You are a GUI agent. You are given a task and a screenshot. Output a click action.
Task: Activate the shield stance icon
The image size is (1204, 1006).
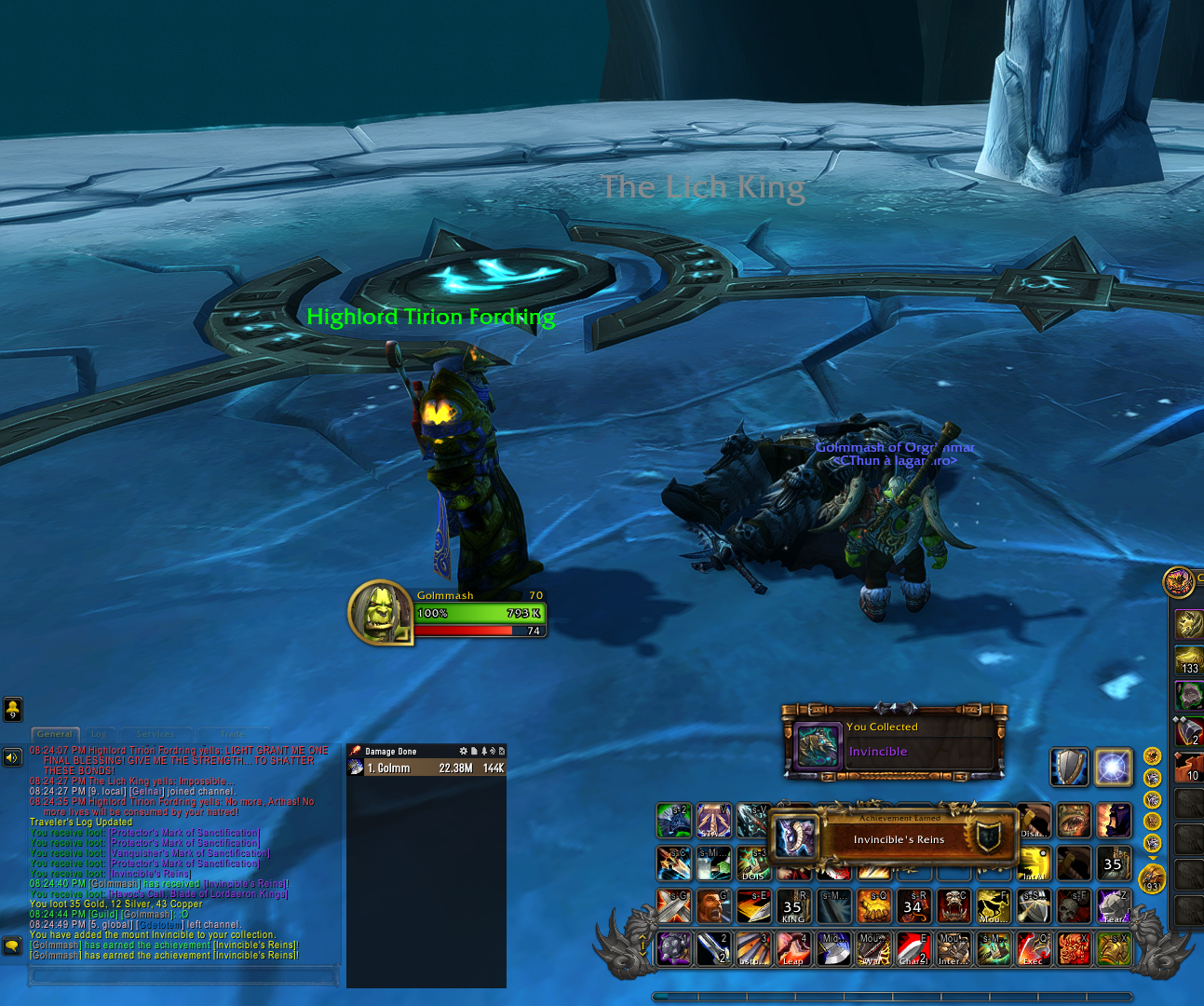click(x=1069, y=768)
